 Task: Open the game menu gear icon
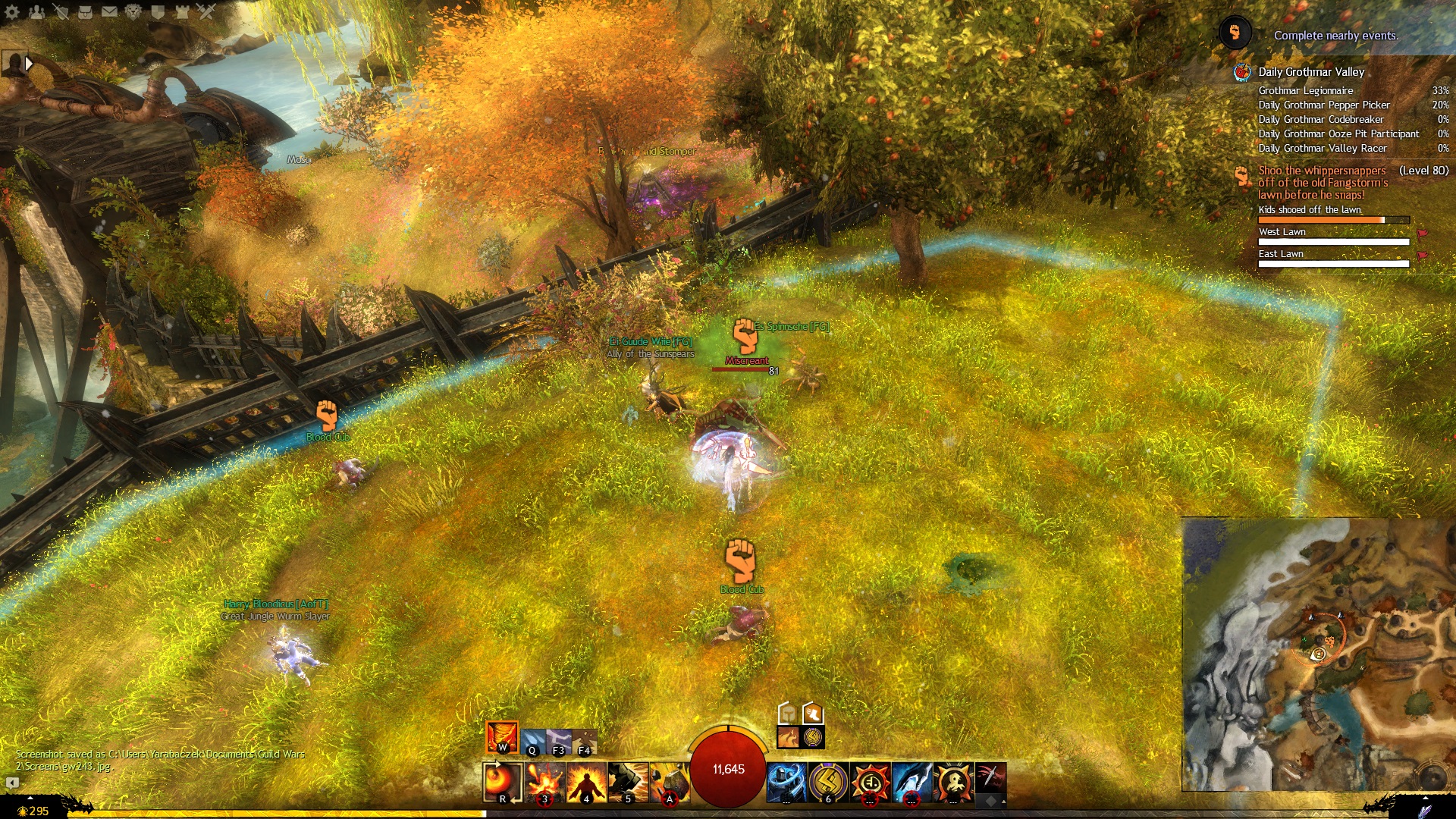[x=12, y=11]
